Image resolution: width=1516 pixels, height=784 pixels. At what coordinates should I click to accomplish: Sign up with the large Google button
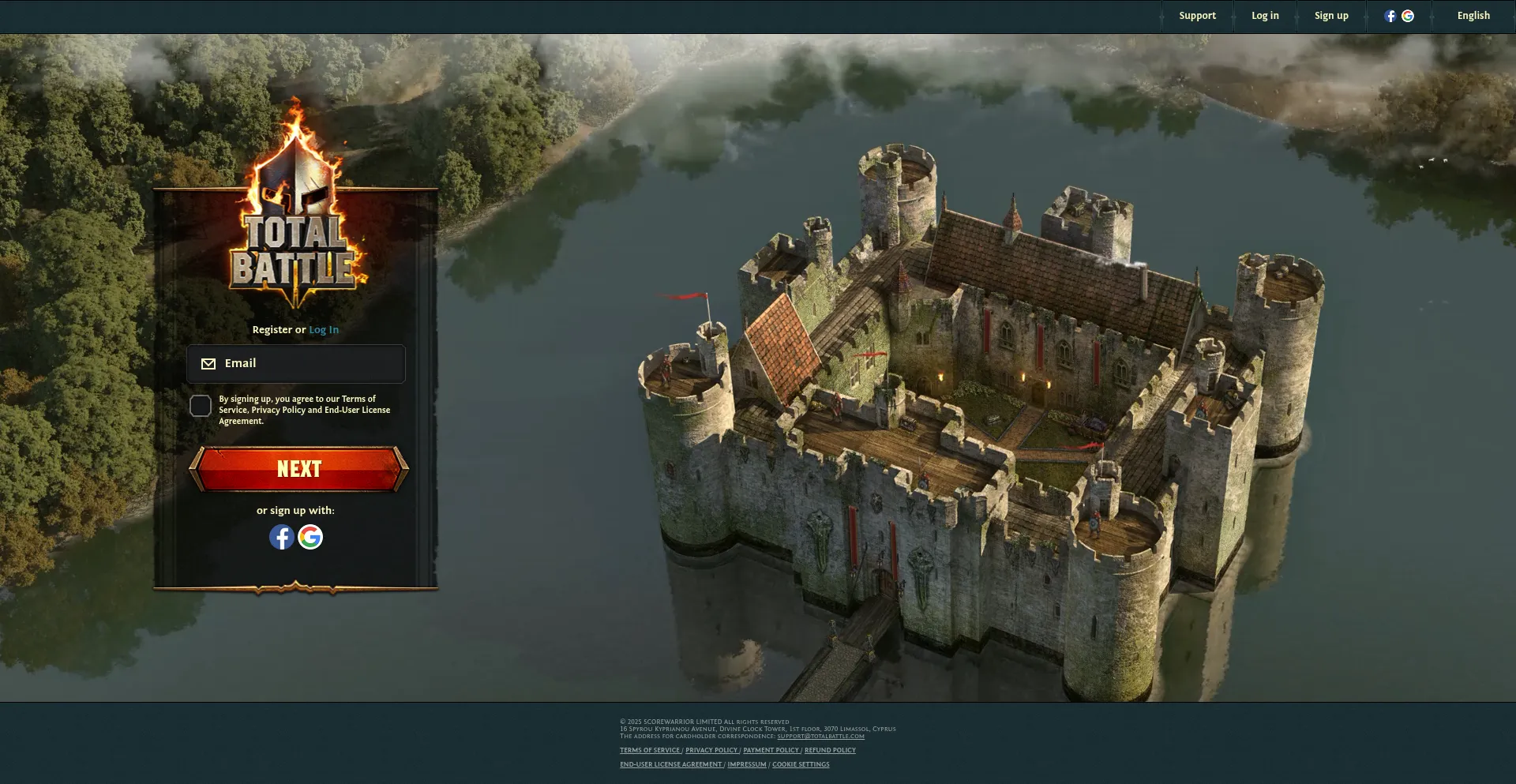[310, 537]
